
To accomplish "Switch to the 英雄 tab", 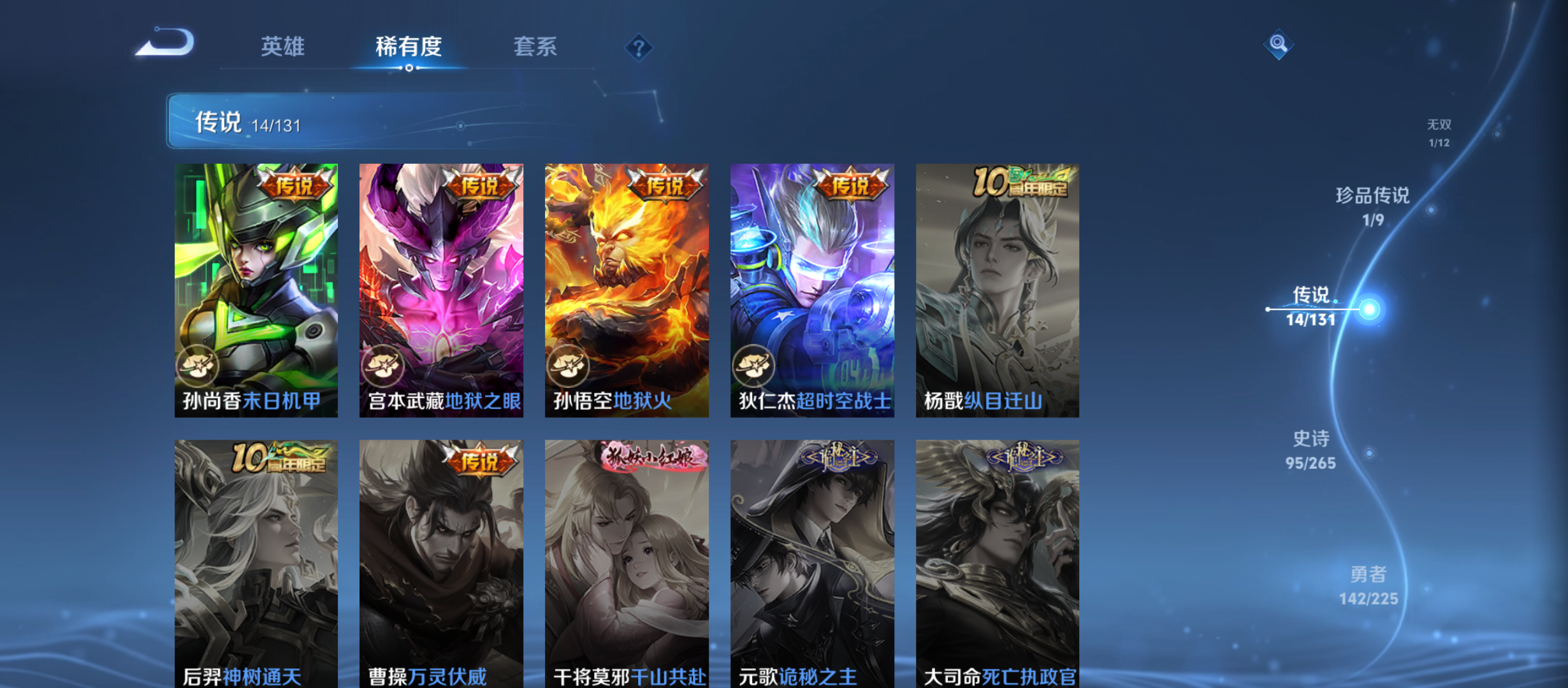I will click(x=282, y=47).
